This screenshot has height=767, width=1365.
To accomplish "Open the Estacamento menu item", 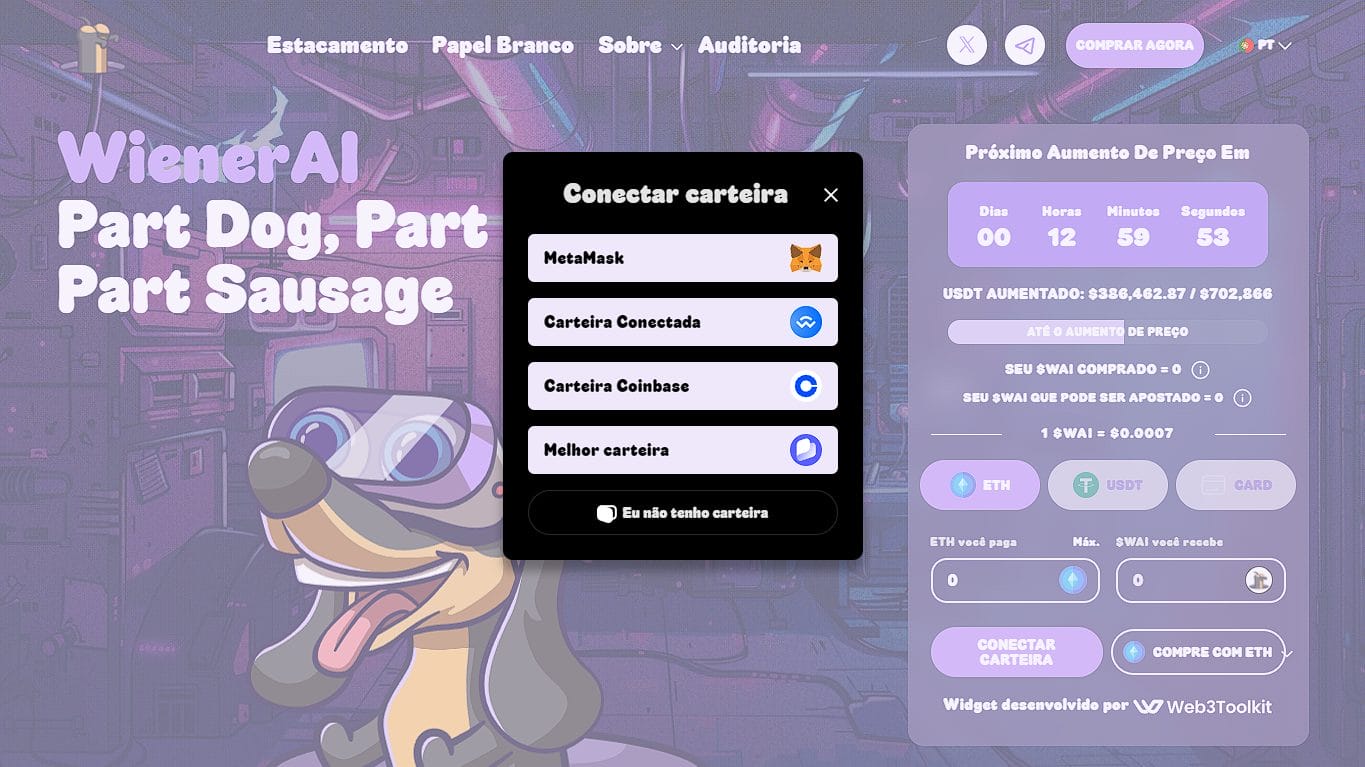I will pos(336,45).
